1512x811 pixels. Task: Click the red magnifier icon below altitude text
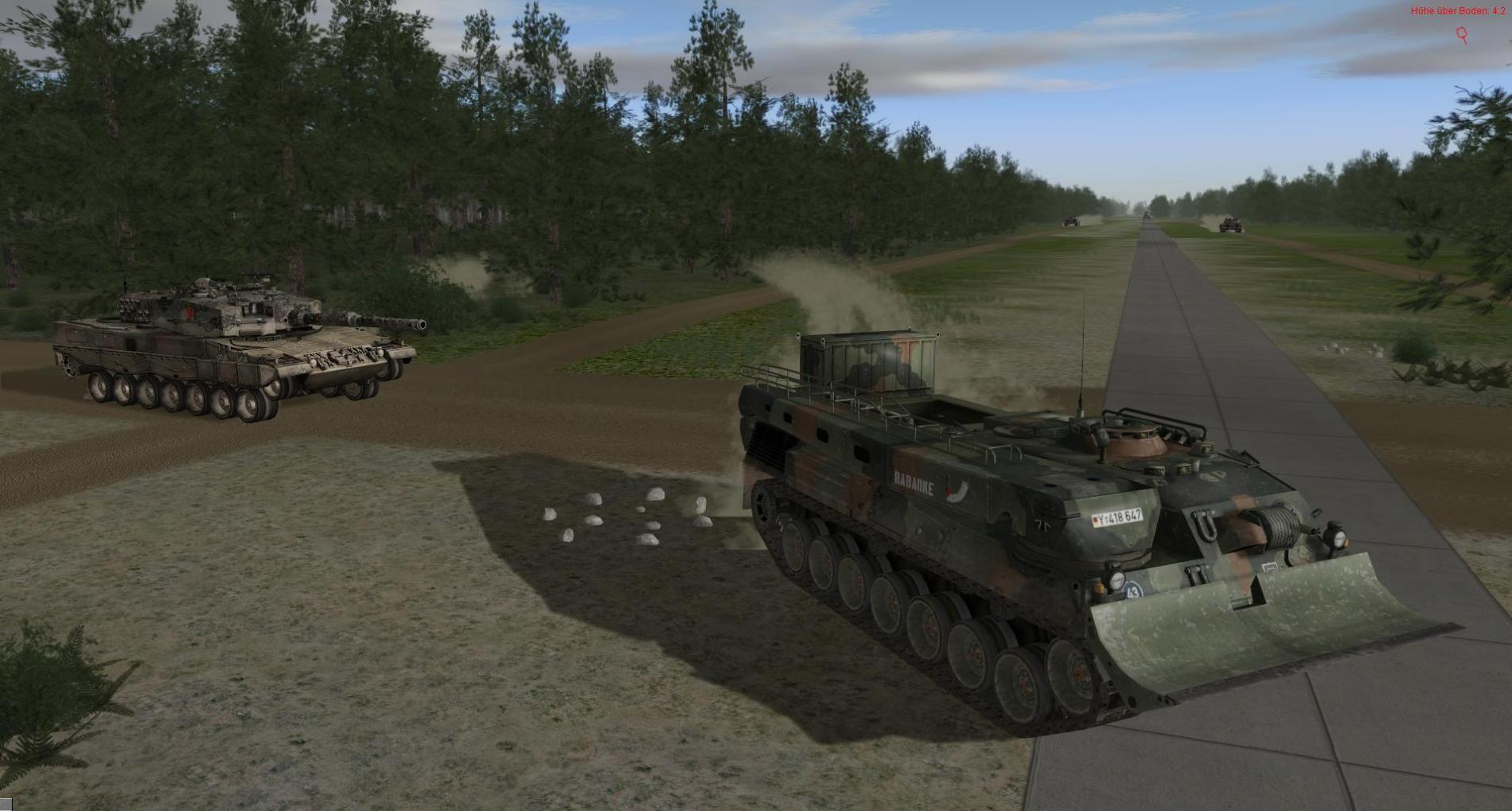click(x=1462, y=34)
